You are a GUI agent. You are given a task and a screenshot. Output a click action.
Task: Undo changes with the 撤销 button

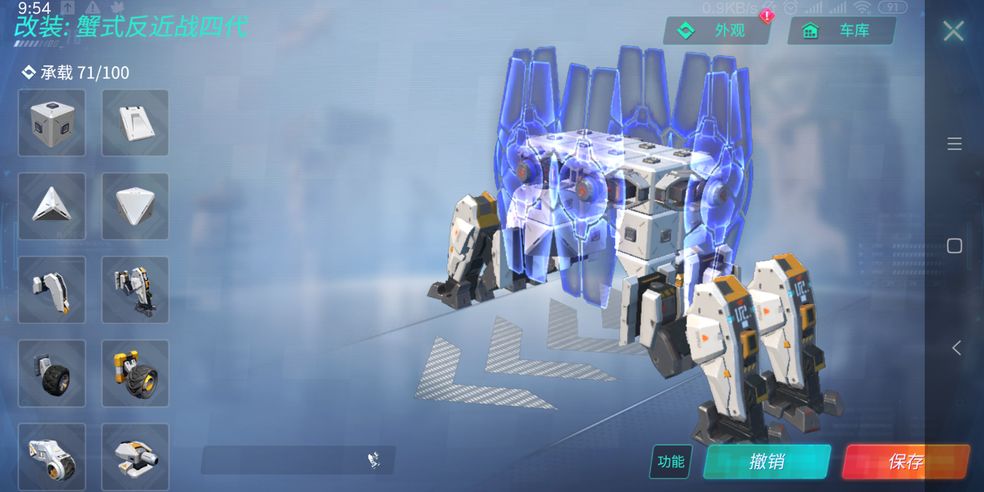767,461
